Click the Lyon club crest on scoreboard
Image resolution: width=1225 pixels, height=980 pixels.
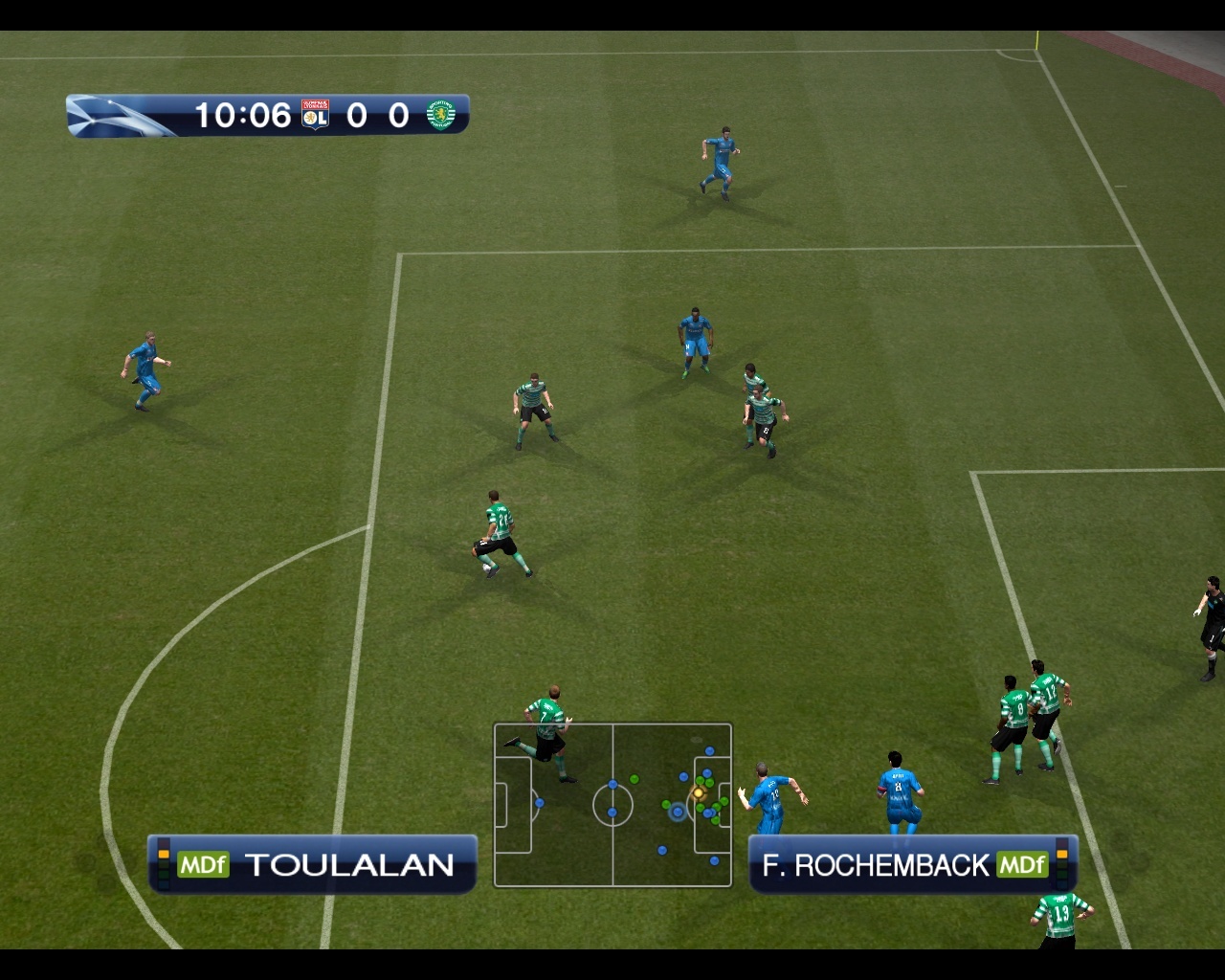[x=315, y=115]
